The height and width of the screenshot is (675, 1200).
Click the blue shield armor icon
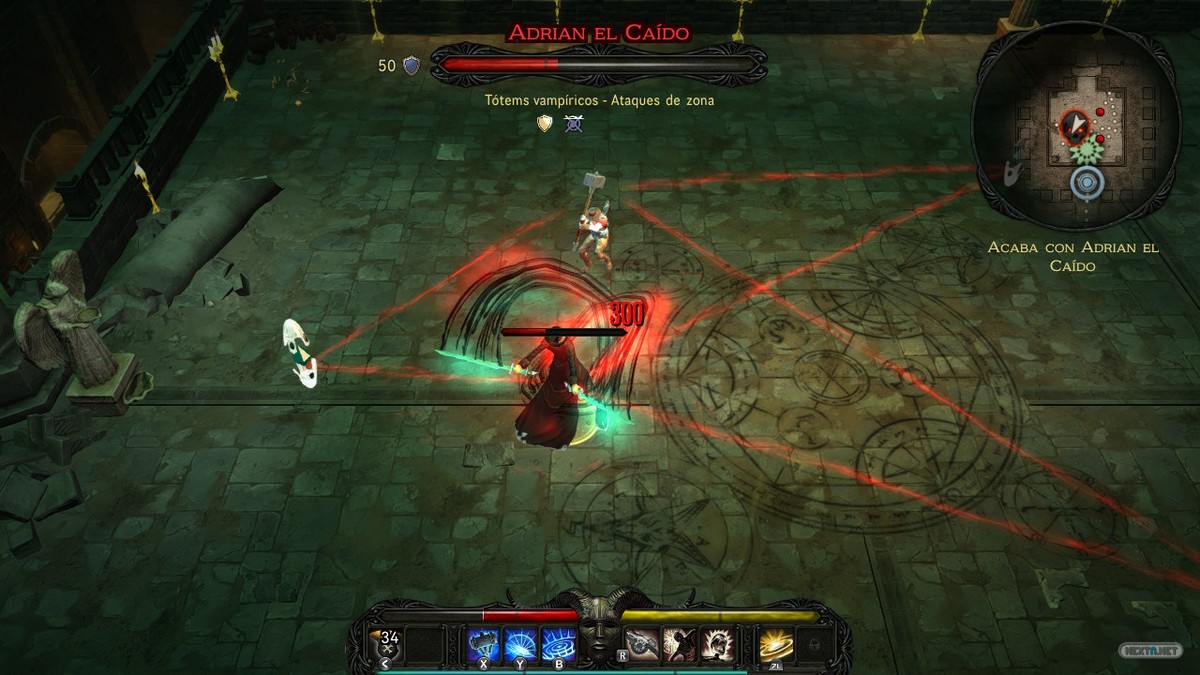pos(411,66)
